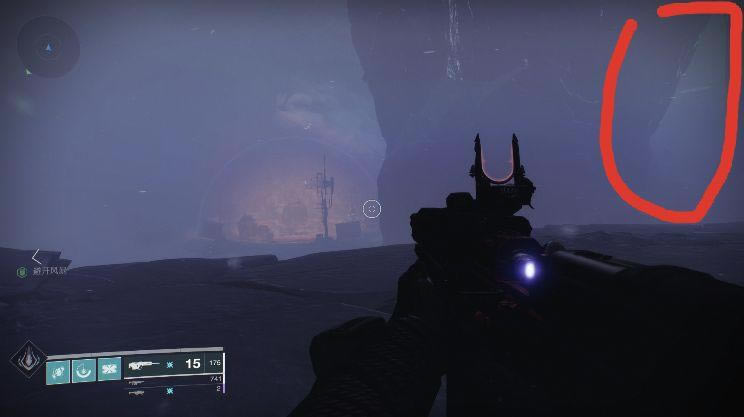Click the green objective tracker icon
This screenshot has width=744, height=417.
click(x=21, y=271)
